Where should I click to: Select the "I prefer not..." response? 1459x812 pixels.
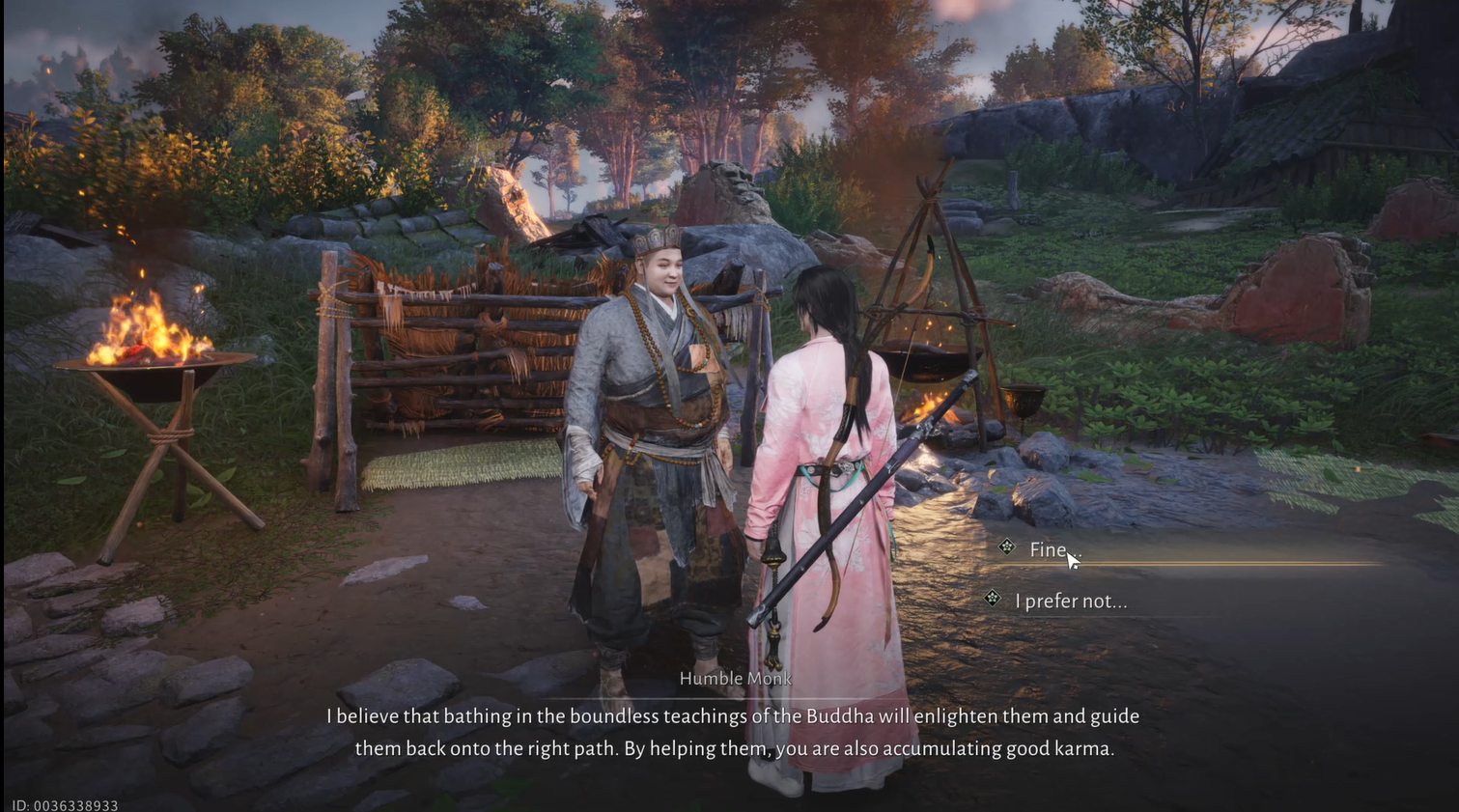[x=1070, y=601]
